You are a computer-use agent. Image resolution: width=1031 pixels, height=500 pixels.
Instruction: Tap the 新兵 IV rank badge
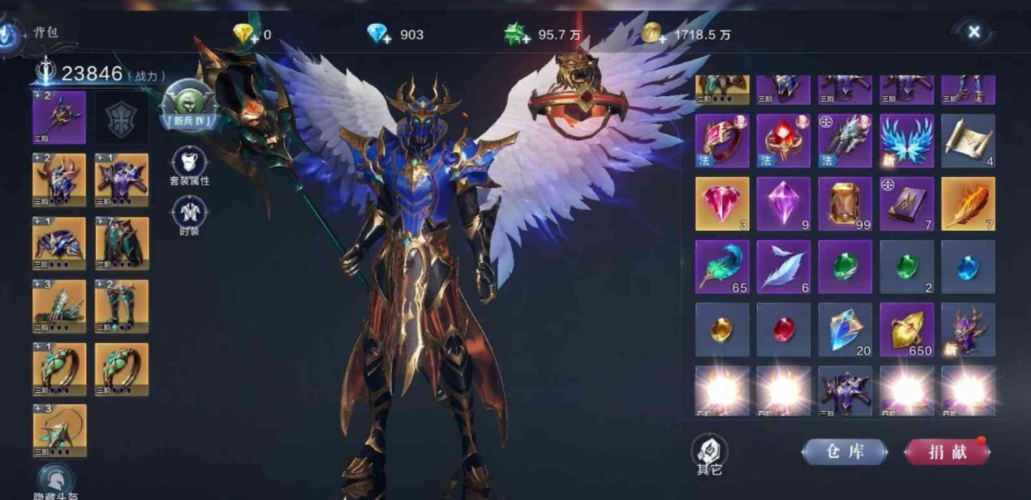tap(189, 105)
